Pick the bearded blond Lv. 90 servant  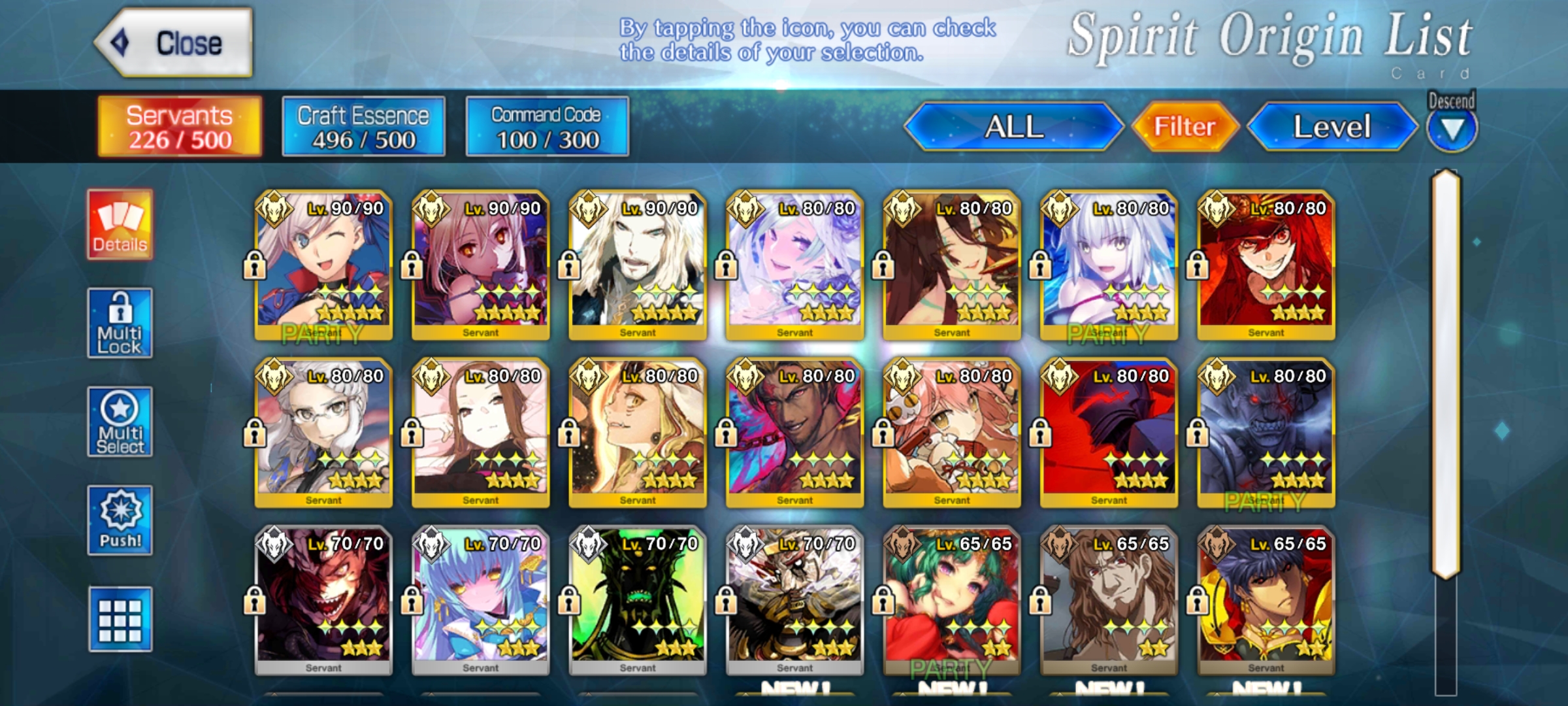pos(638,265)
